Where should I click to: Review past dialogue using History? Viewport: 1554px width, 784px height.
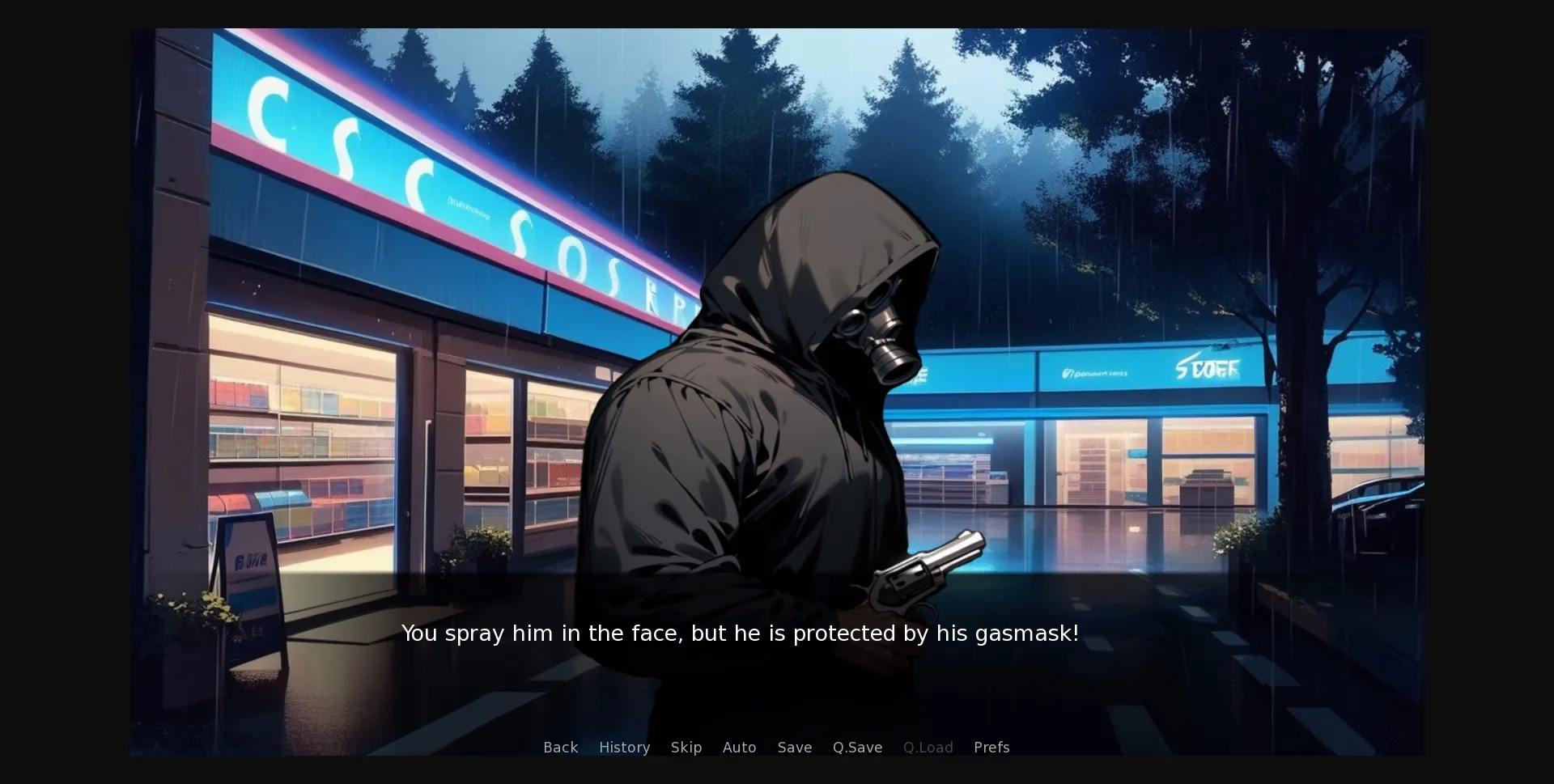point(623,747)
